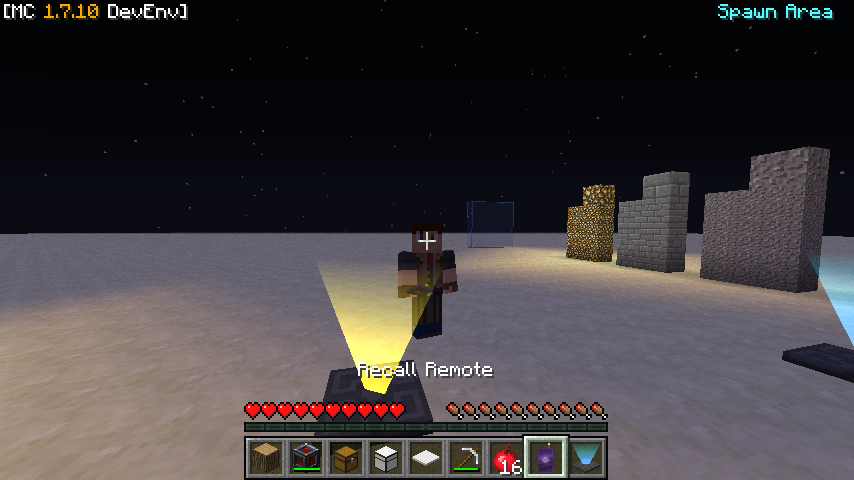854x480 pixels.
Task: Select the stack of 16 apples
Action: click(x=506, y=457)
